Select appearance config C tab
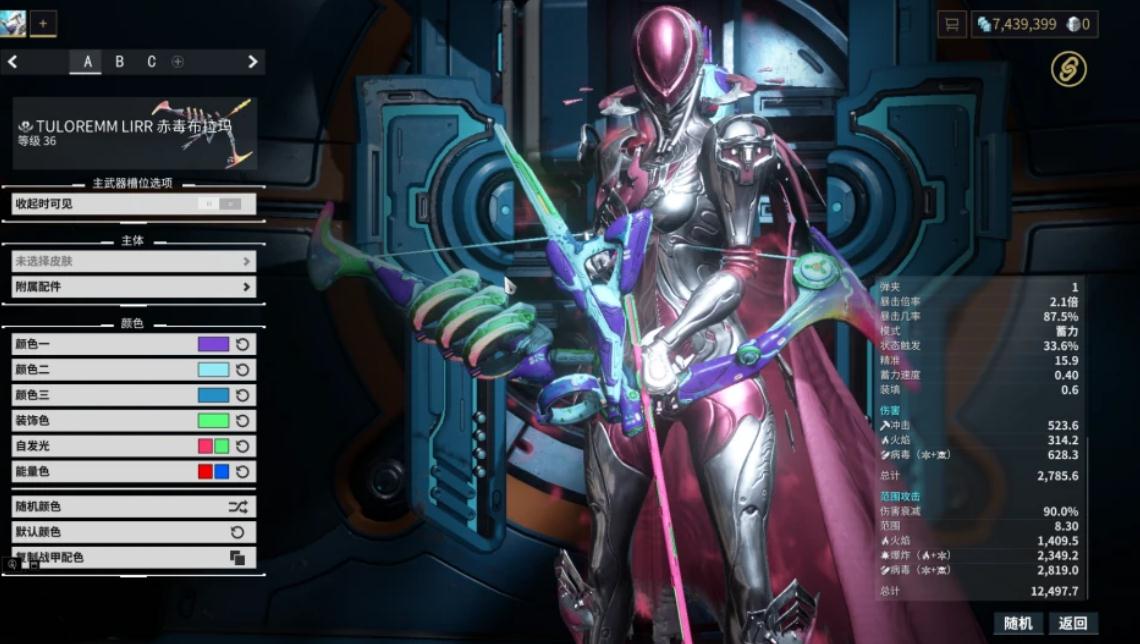1140x644 pixels. click(152, 62)
